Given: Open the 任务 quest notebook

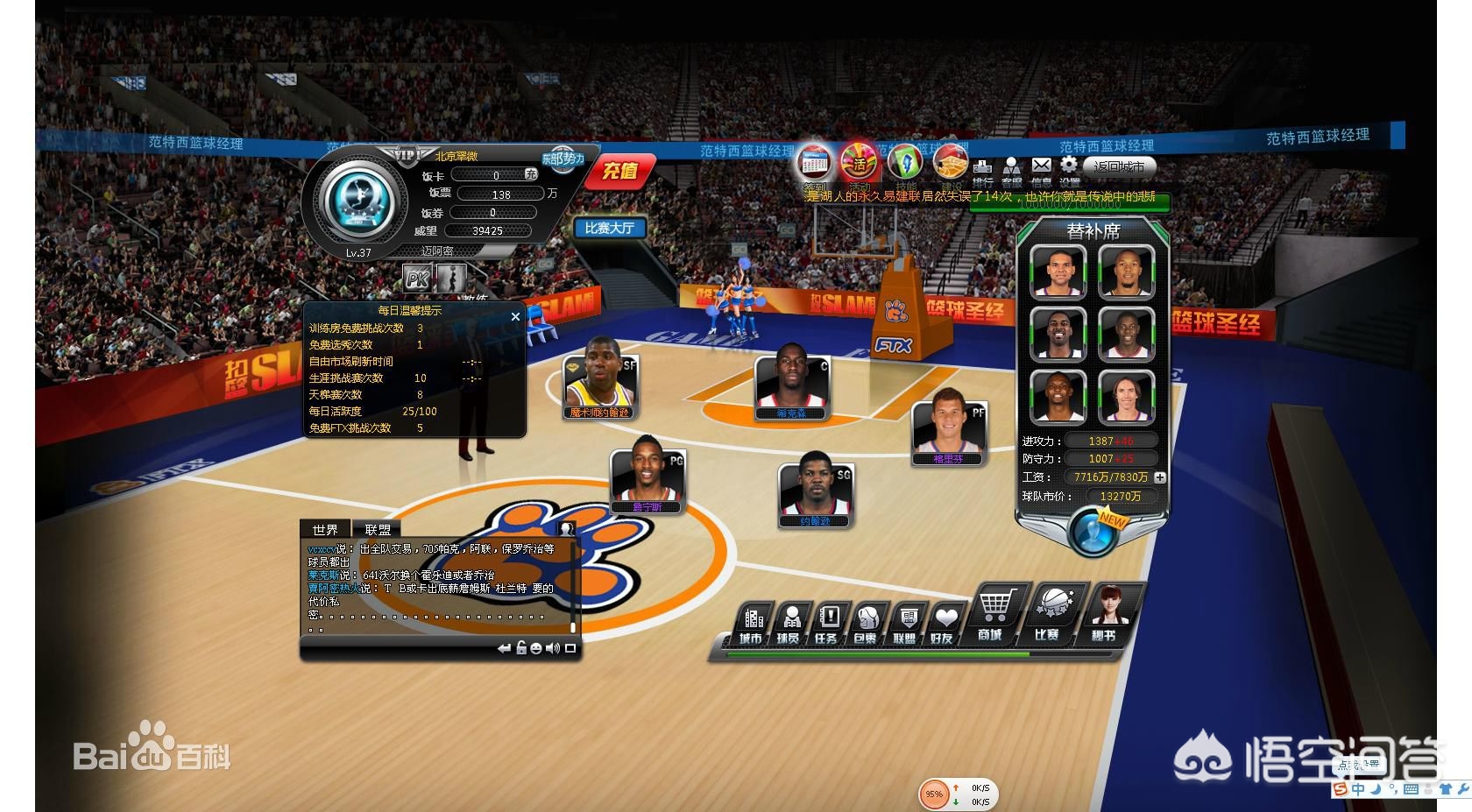Looking at the screenshot, I should pyautogui.click(x=827, y=624).
